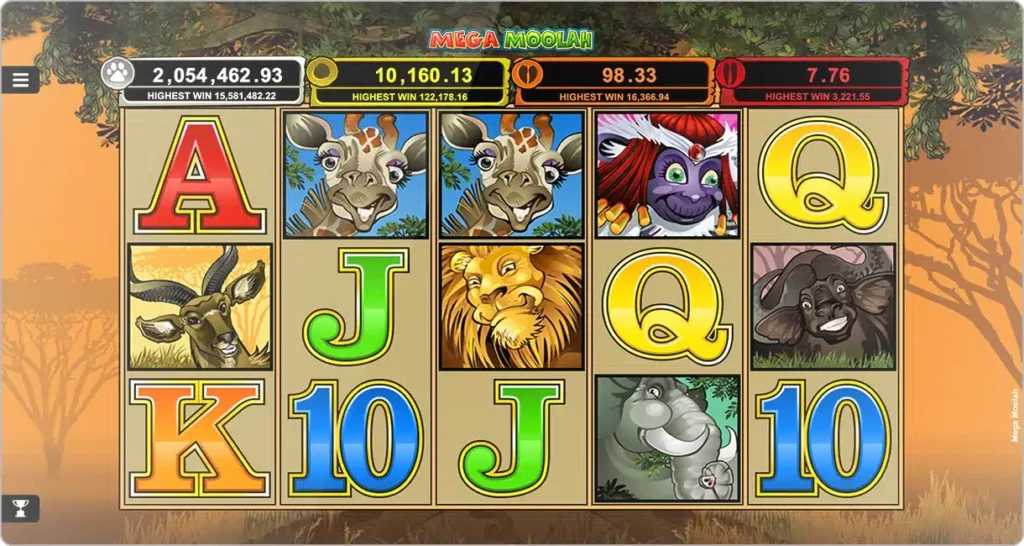Open the trophy achievements icon
The image size is (1024, 546).
20,508
